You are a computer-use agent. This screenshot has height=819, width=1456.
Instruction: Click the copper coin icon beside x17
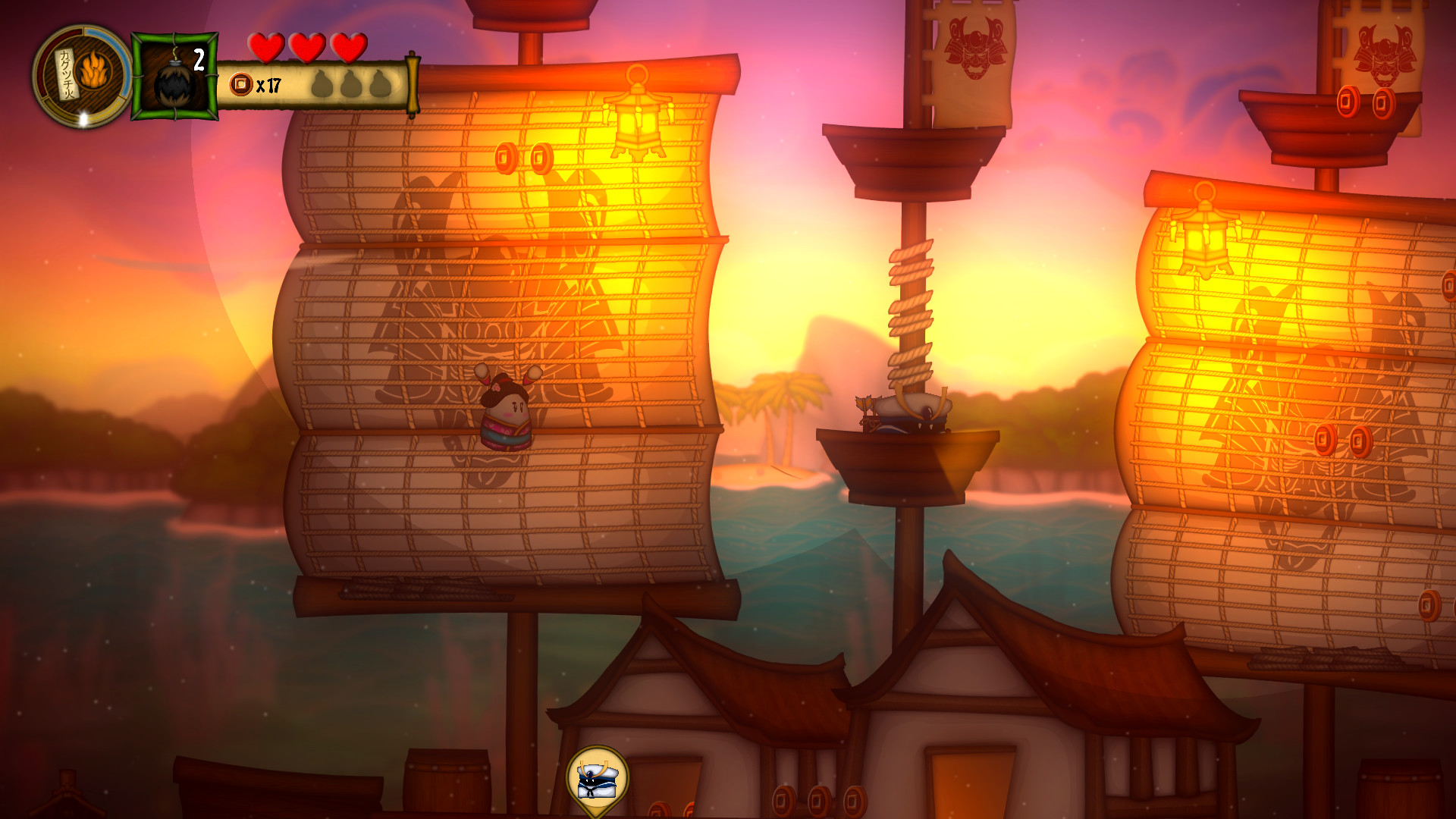[x=241, y=83]
